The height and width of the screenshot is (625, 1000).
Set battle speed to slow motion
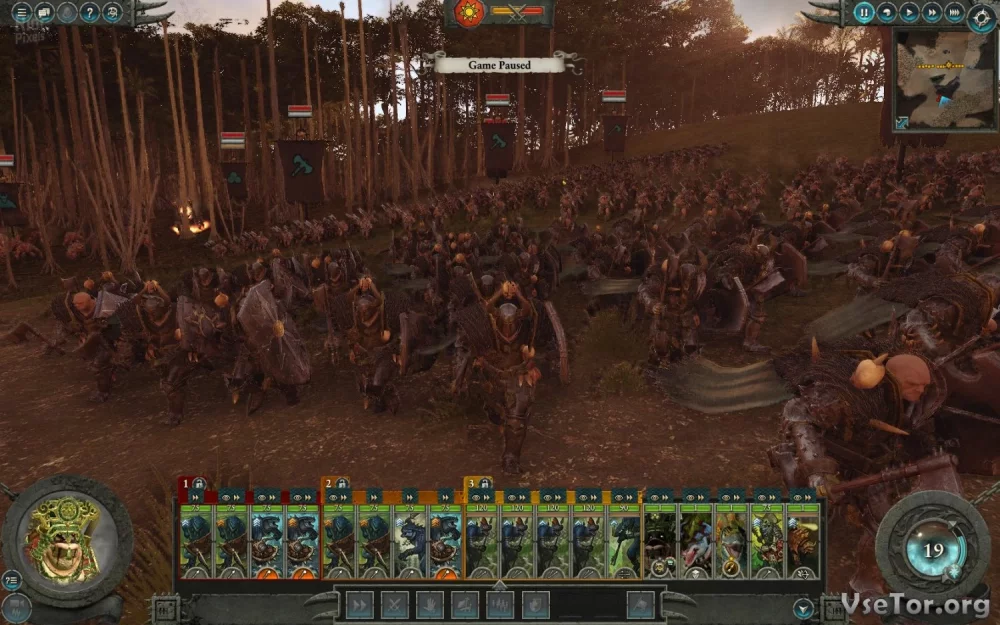[x=887, y=13]
